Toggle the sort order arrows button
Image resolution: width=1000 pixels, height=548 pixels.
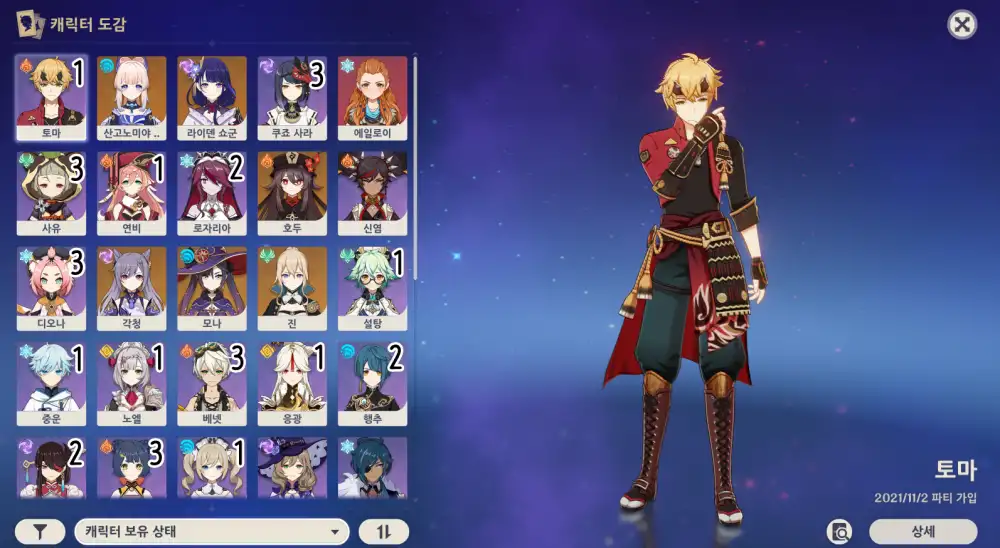384,531
